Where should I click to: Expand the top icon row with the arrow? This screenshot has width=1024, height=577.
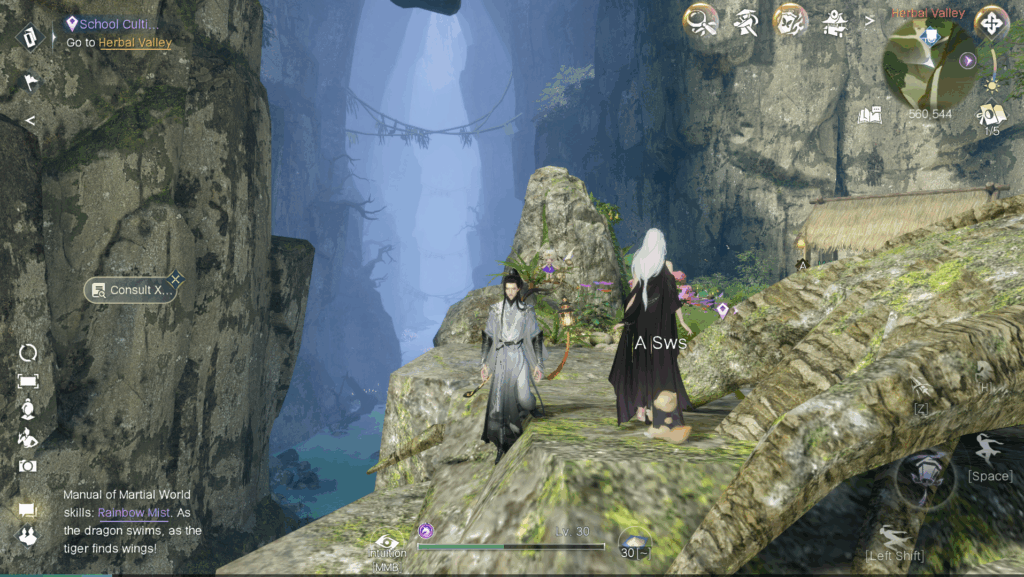coord(869,19)
